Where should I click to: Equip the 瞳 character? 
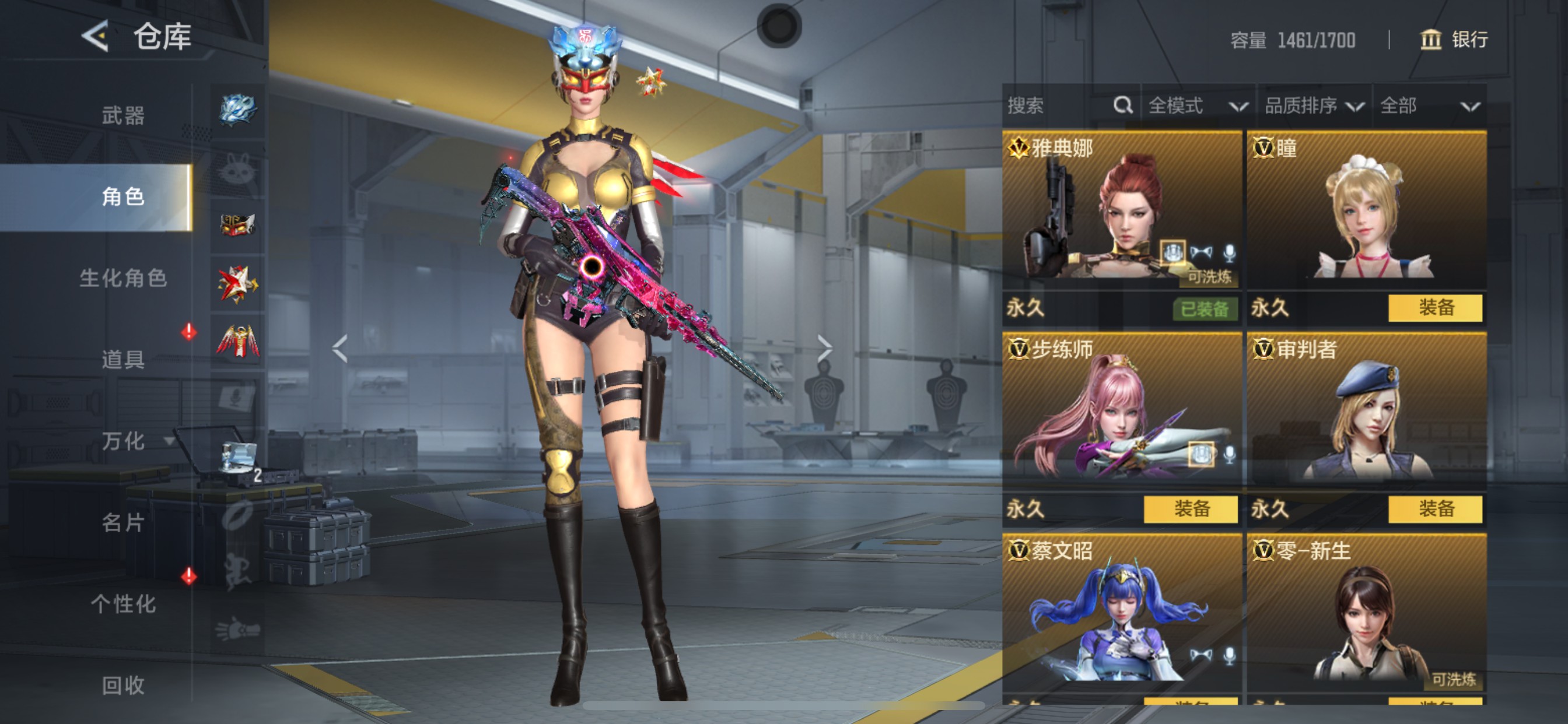(1434, 308)
